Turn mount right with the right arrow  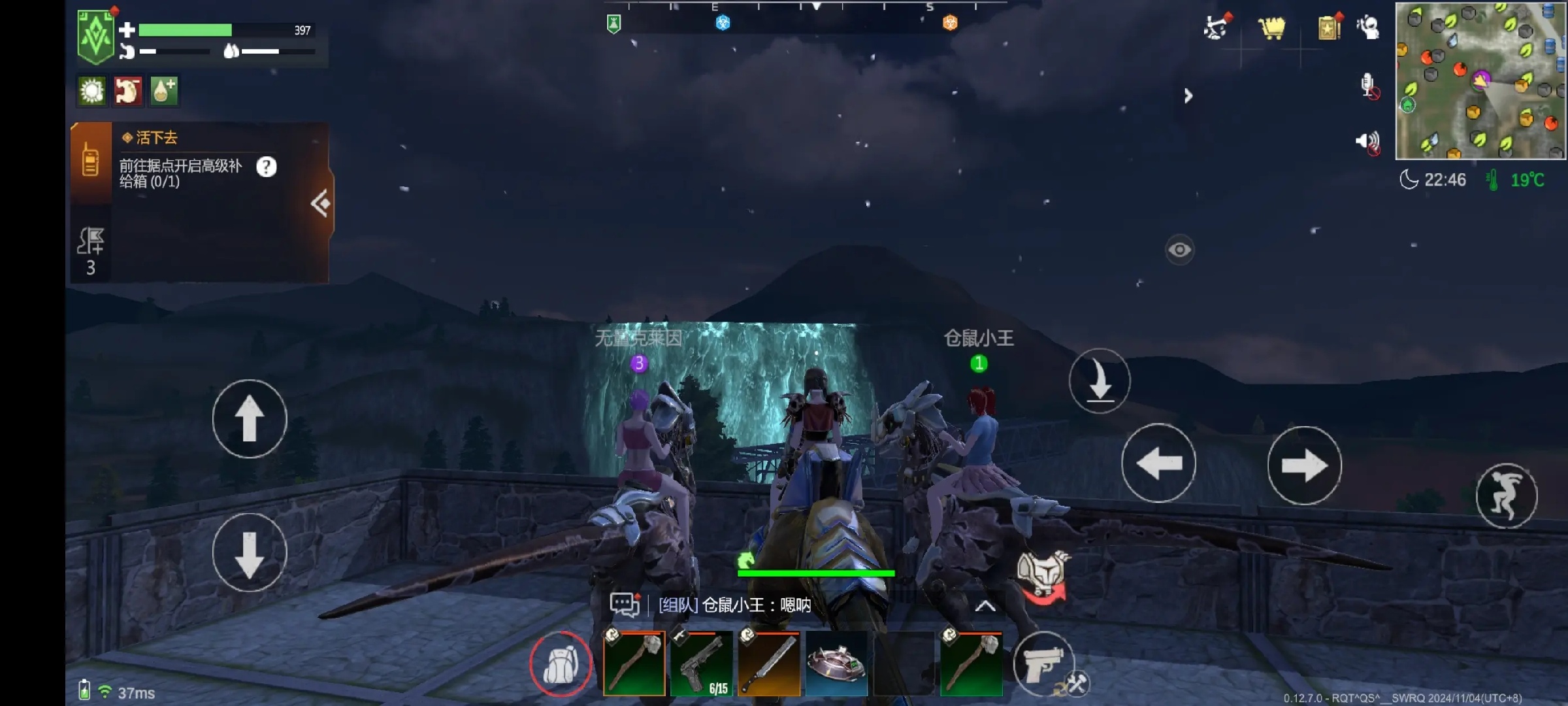click(x=1304, y=465)
